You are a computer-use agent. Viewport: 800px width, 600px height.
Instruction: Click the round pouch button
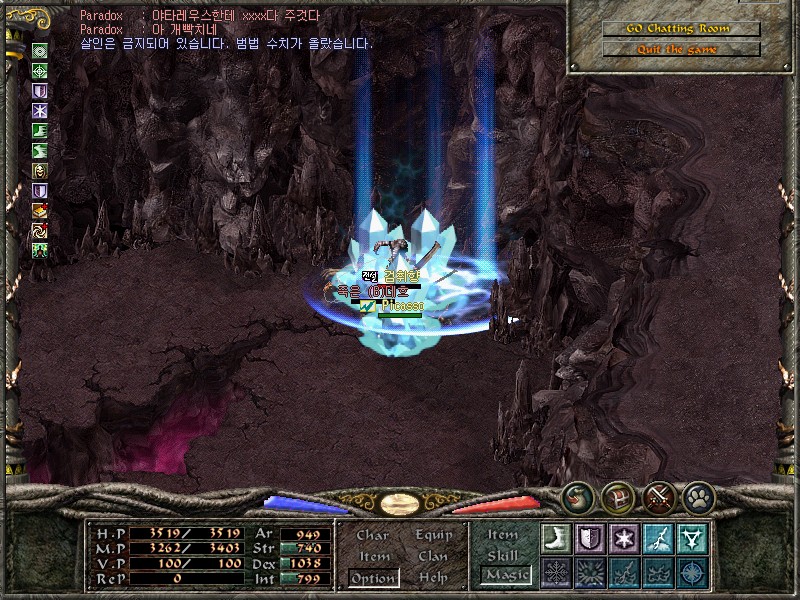click(x=578, y=496)
